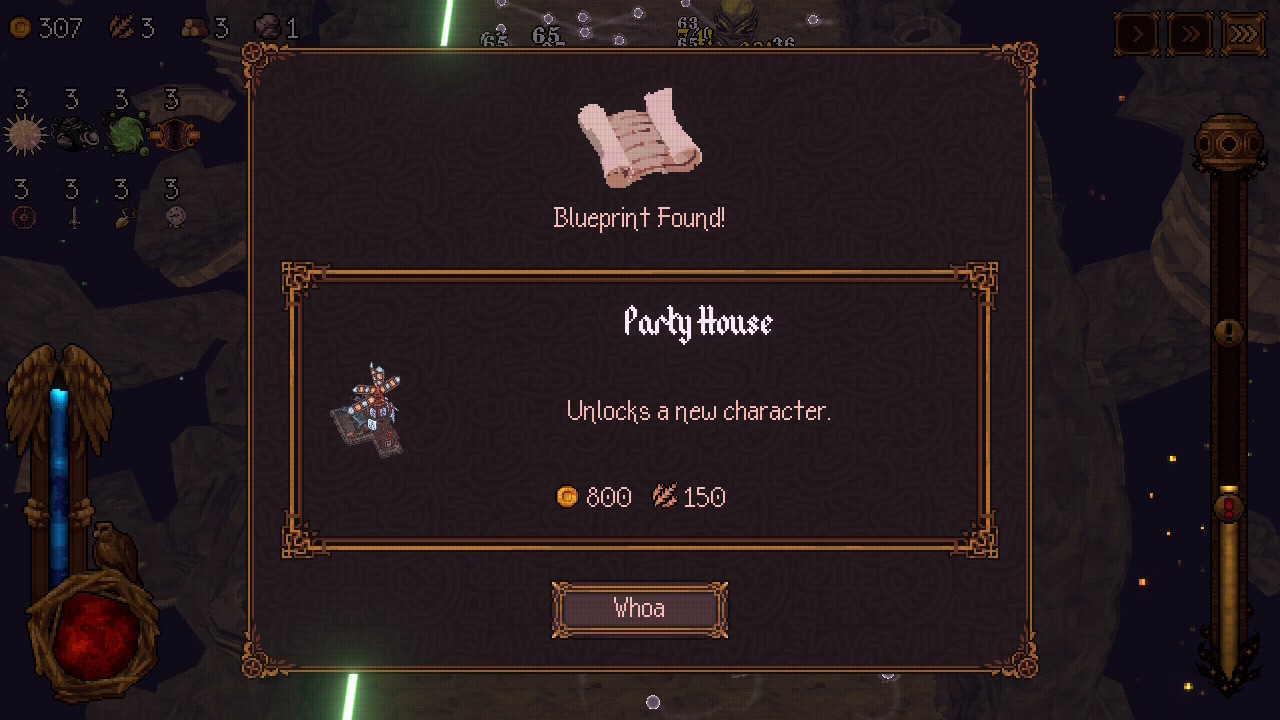Trigger the orange portal gate ability
The height and width of the screenshot is (720, 1280).
[x=174, y=134]
